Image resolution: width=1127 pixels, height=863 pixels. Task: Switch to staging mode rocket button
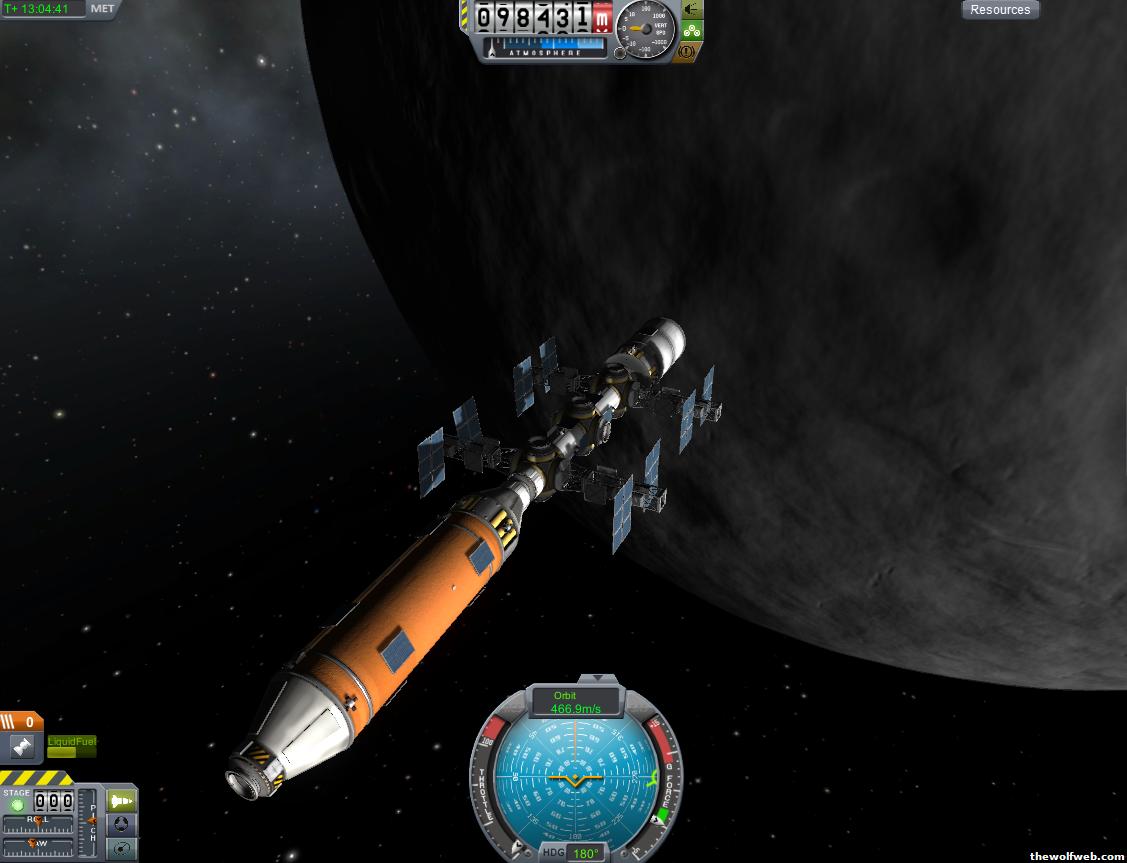coord(121,801)
